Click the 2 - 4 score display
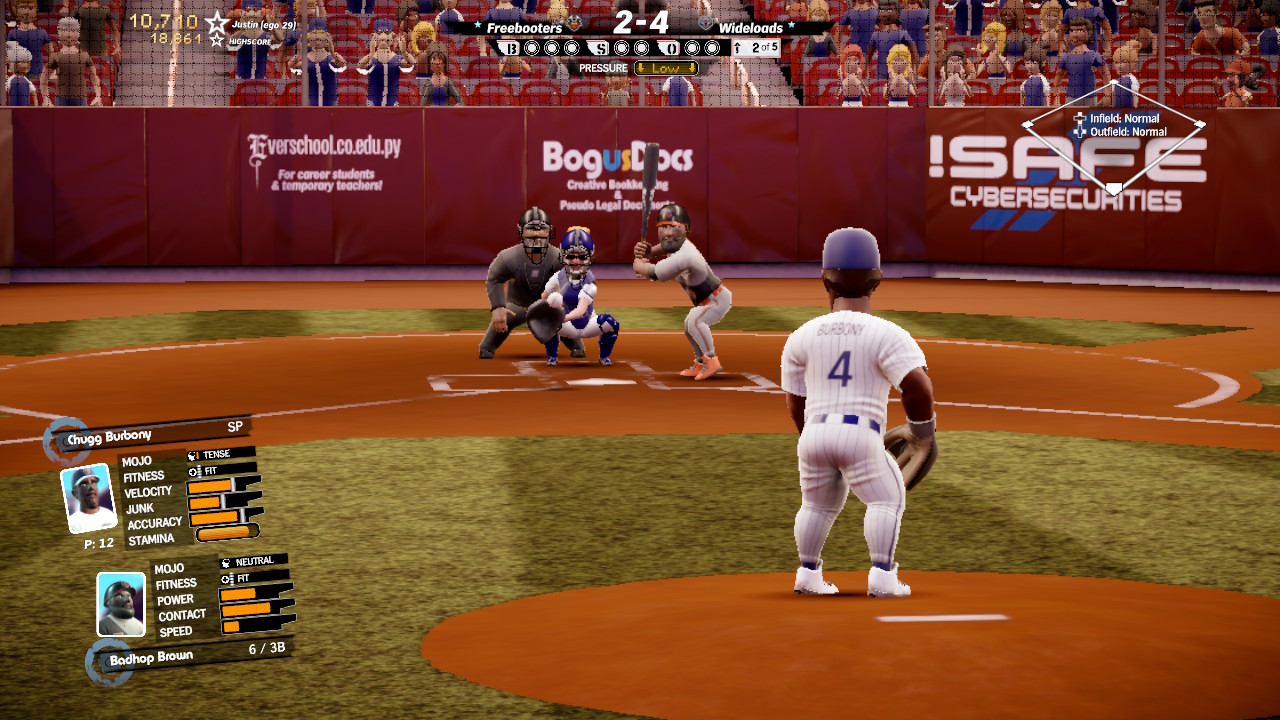The width and height of the screenshot is (1280, 720). coord(640,22)
